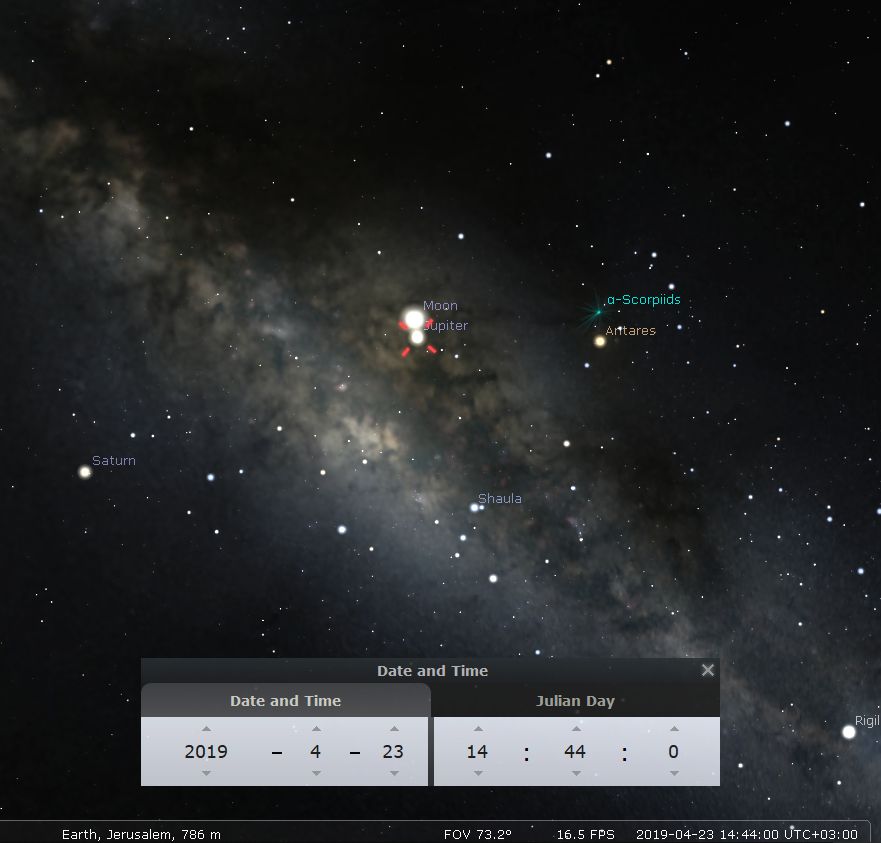Click the minutes field showing 44

(575, 751)
